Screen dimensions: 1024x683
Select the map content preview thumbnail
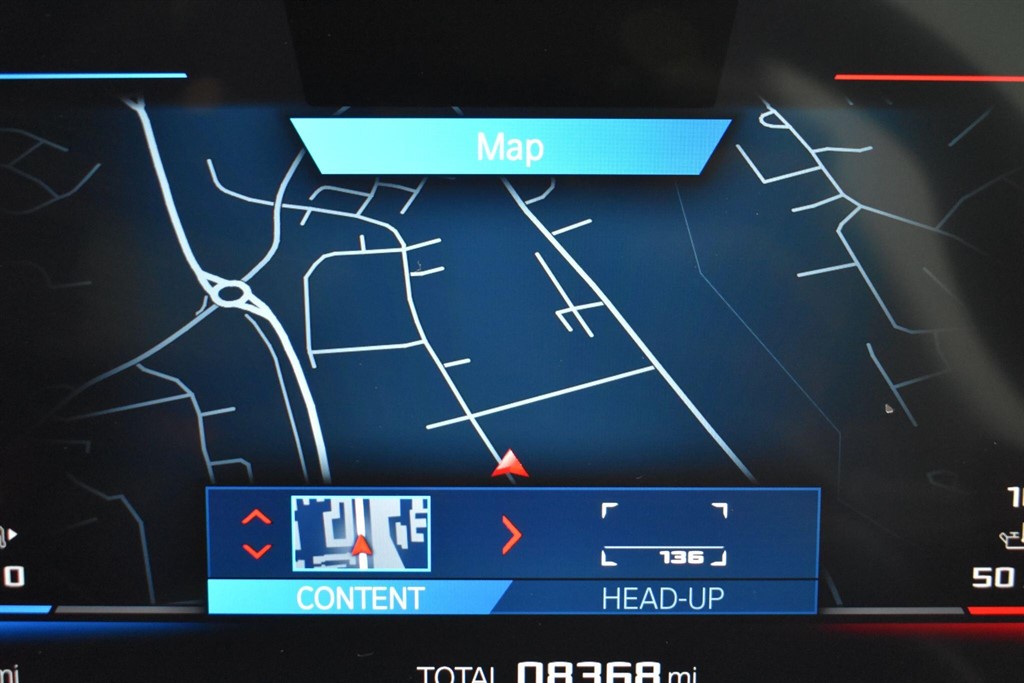361,533
